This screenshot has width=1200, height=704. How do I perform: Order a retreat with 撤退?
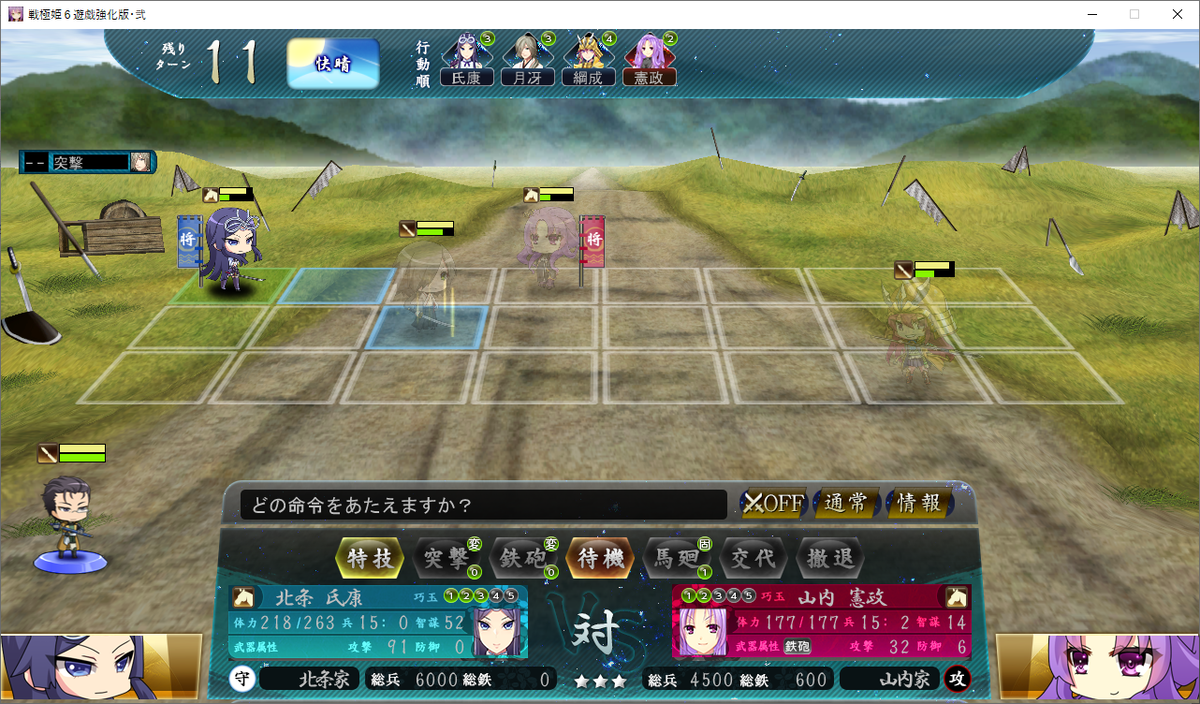tap(829, 558)
